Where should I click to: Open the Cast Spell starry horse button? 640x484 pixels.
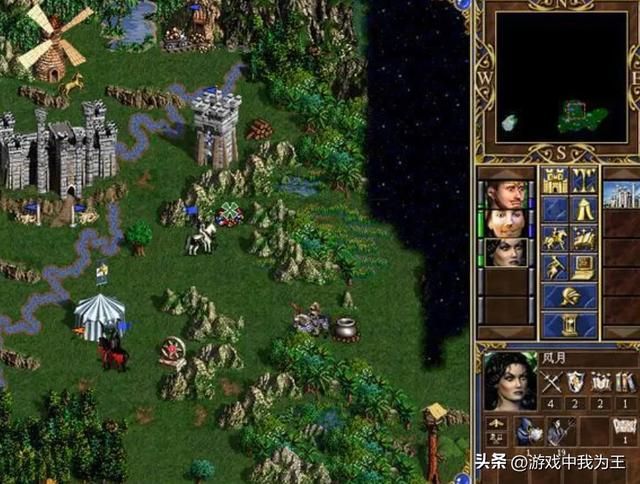point(584,239)
